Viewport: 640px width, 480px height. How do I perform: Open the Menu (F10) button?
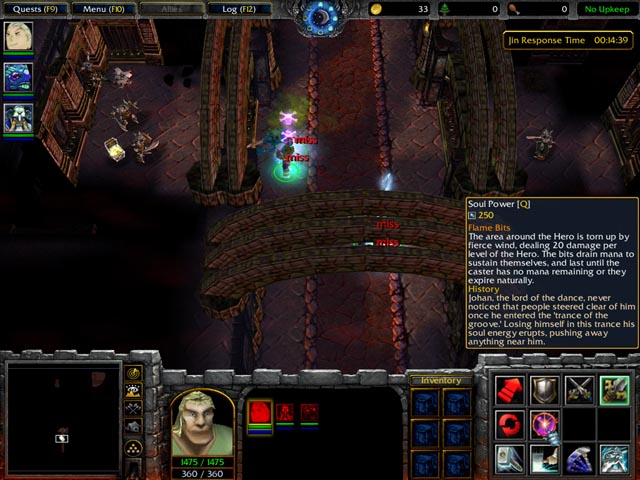[103, 9]
